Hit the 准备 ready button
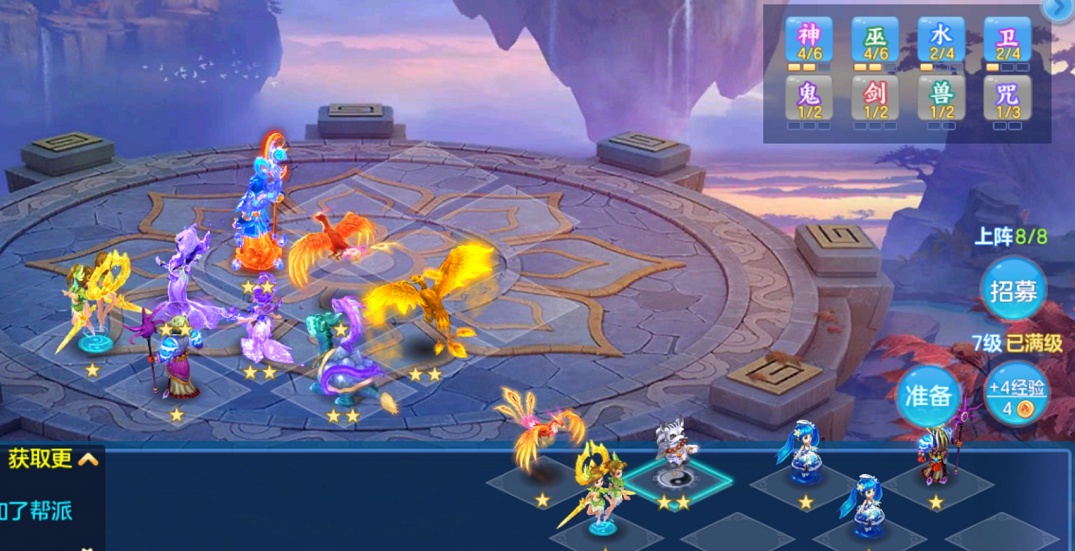 pyautogui.click(x=927, y=394)
